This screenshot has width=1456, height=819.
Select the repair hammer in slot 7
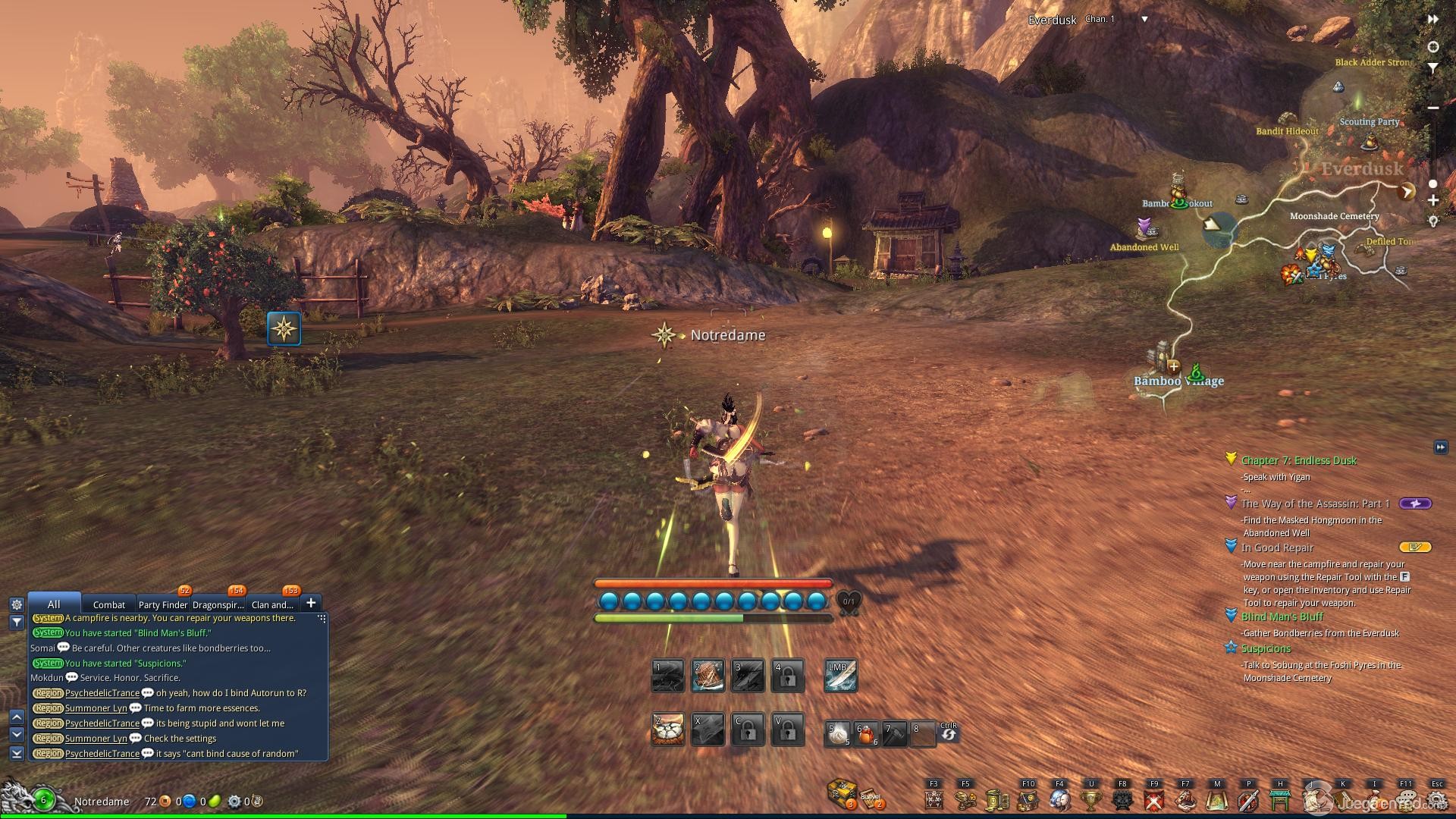pyautogui.click(x=894, y=733)
